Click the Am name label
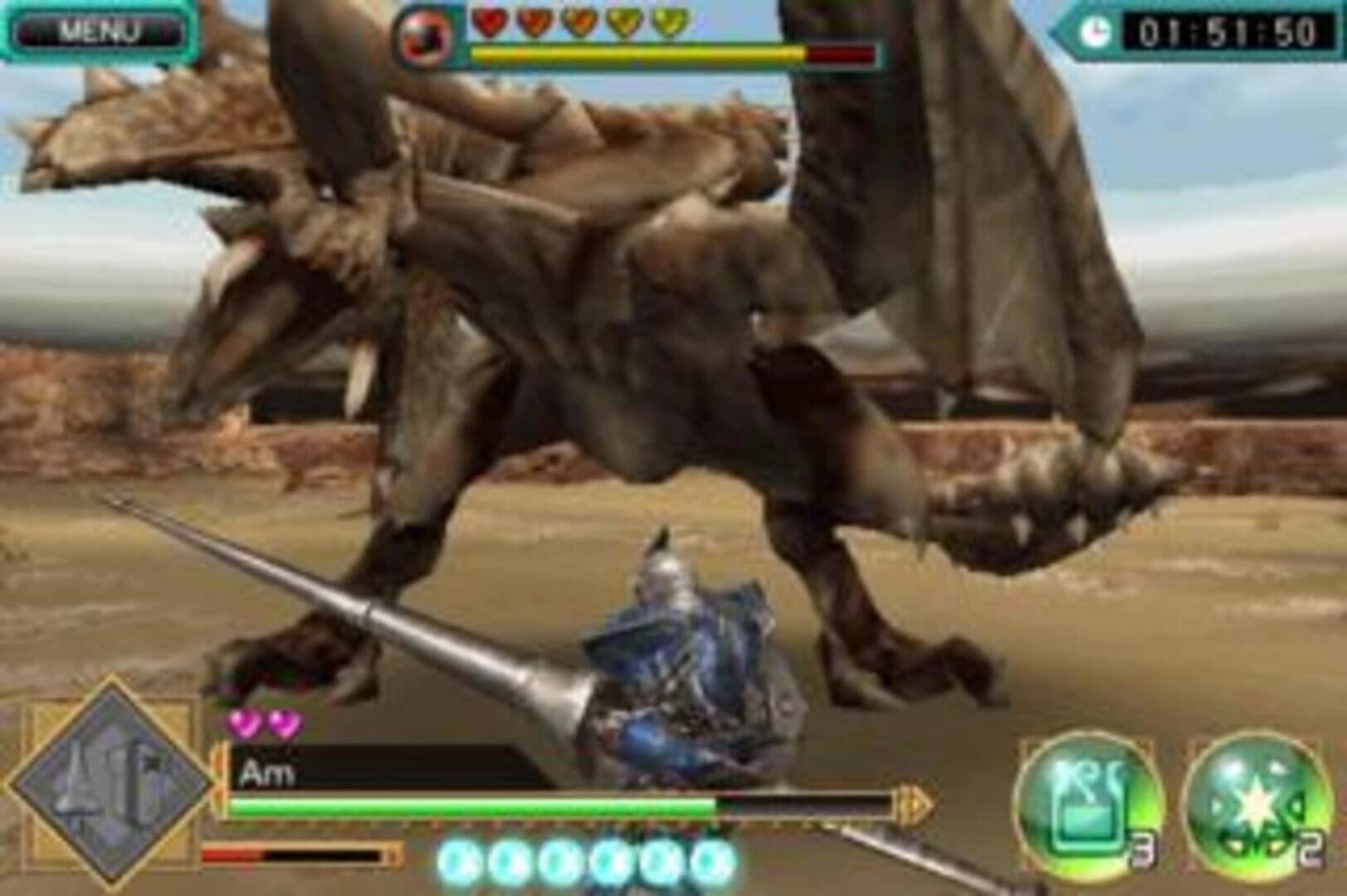This screenshot has width=1347, height=896. point(267,772)
